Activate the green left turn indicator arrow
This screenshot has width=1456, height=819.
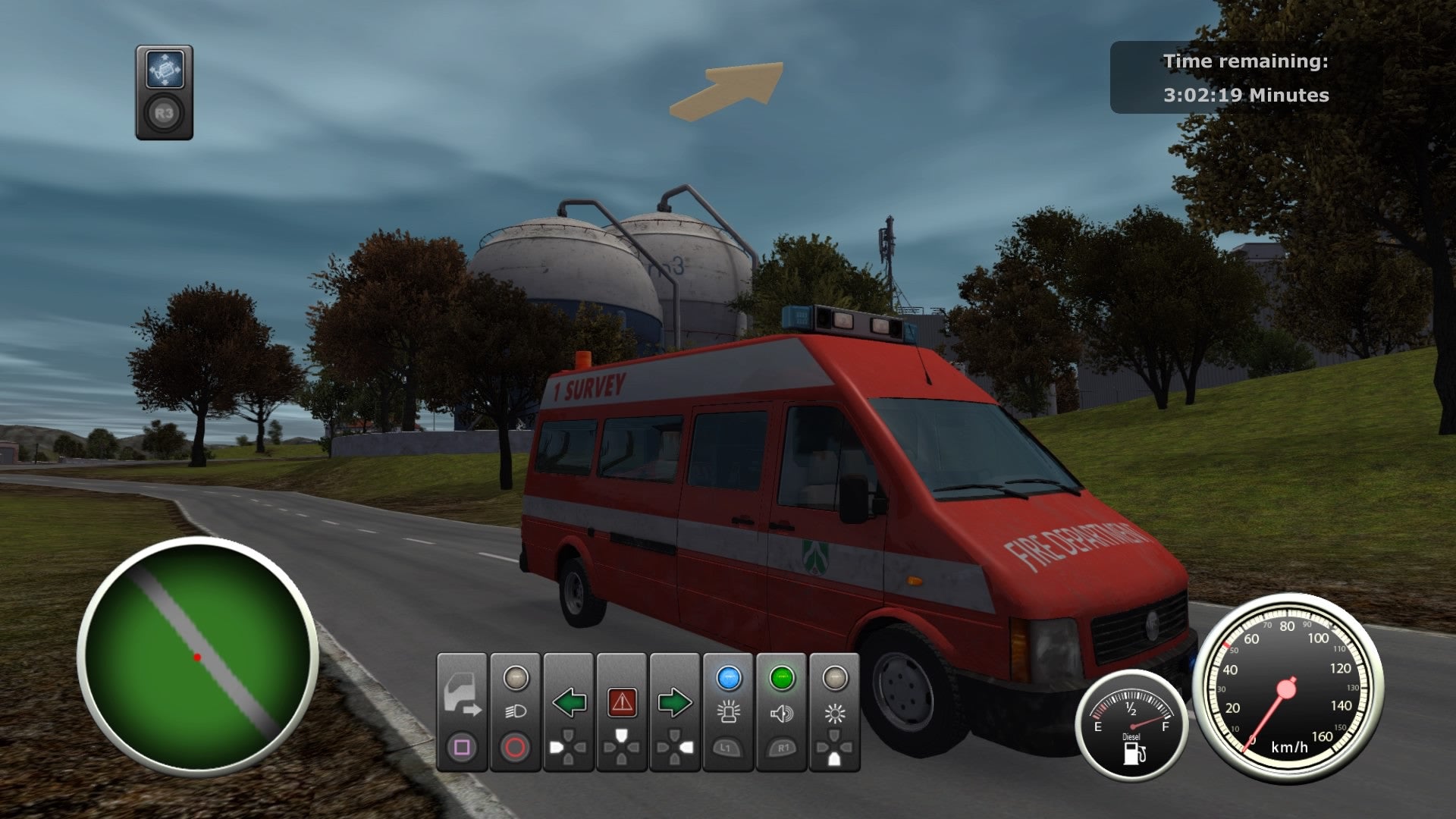pos(569,703)
